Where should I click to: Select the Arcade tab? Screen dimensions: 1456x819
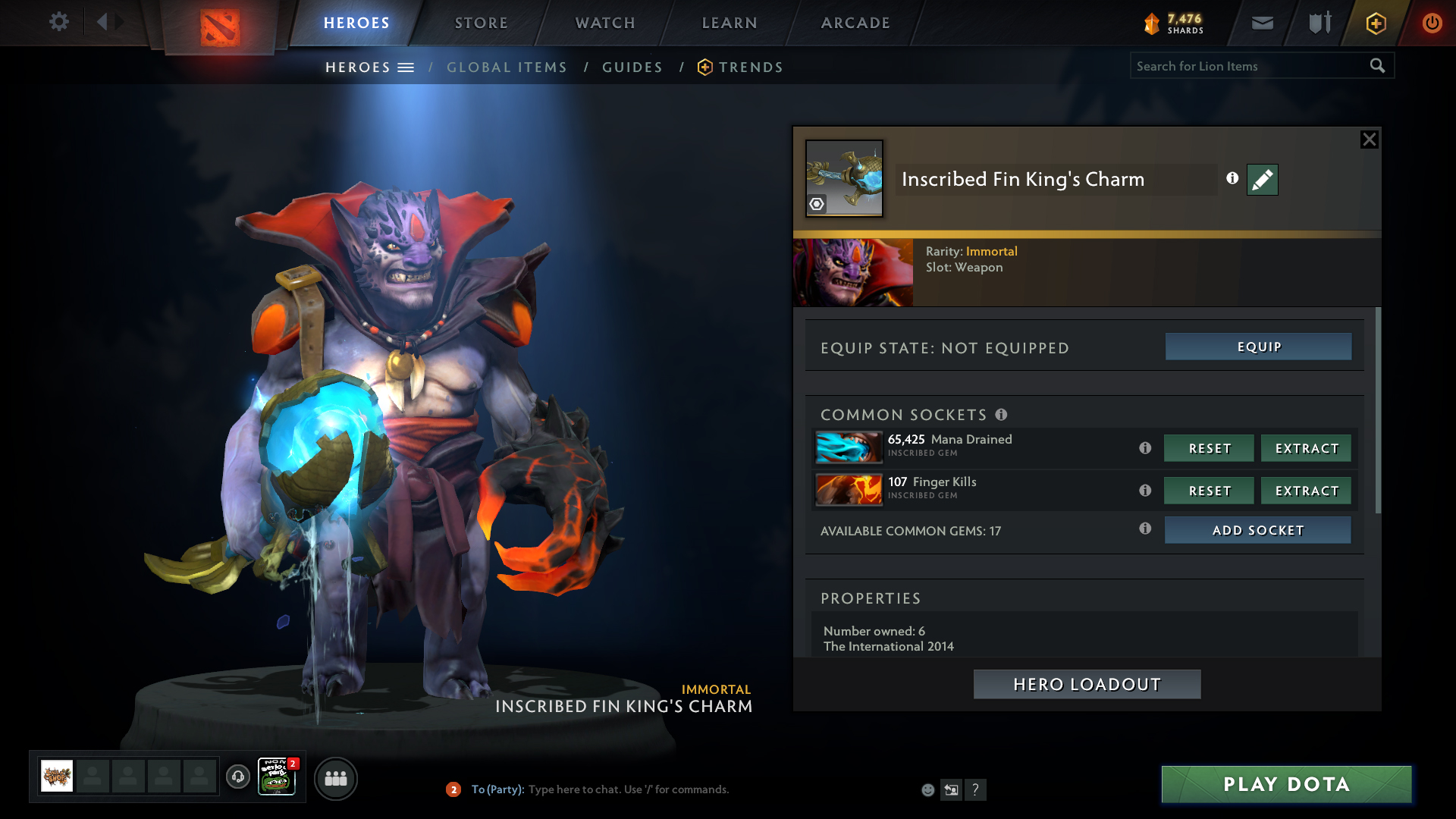pos(855,23)
